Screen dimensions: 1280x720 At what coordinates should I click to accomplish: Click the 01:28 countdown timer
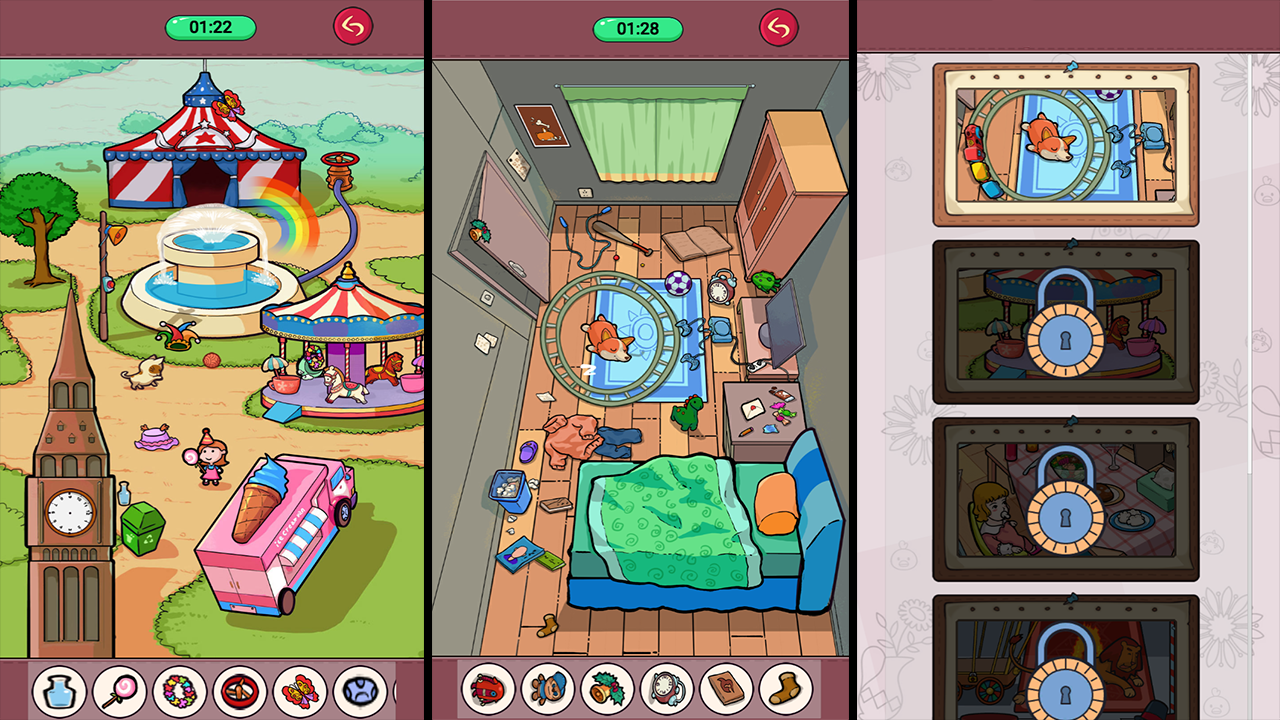tap(637, 27)
